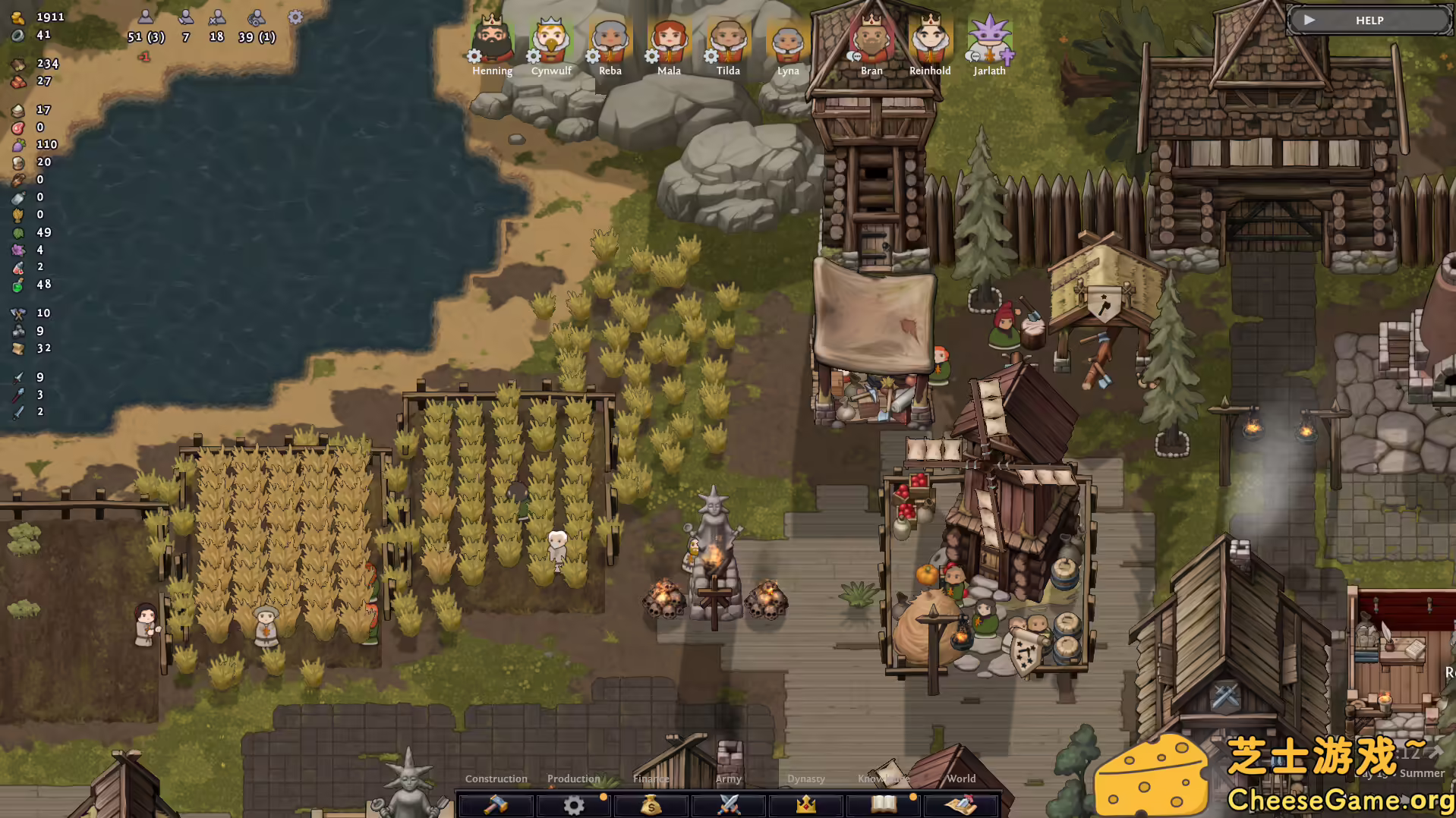Open the World map menu
Viewport: 1456px width, 818px height.
pos(961,804)
